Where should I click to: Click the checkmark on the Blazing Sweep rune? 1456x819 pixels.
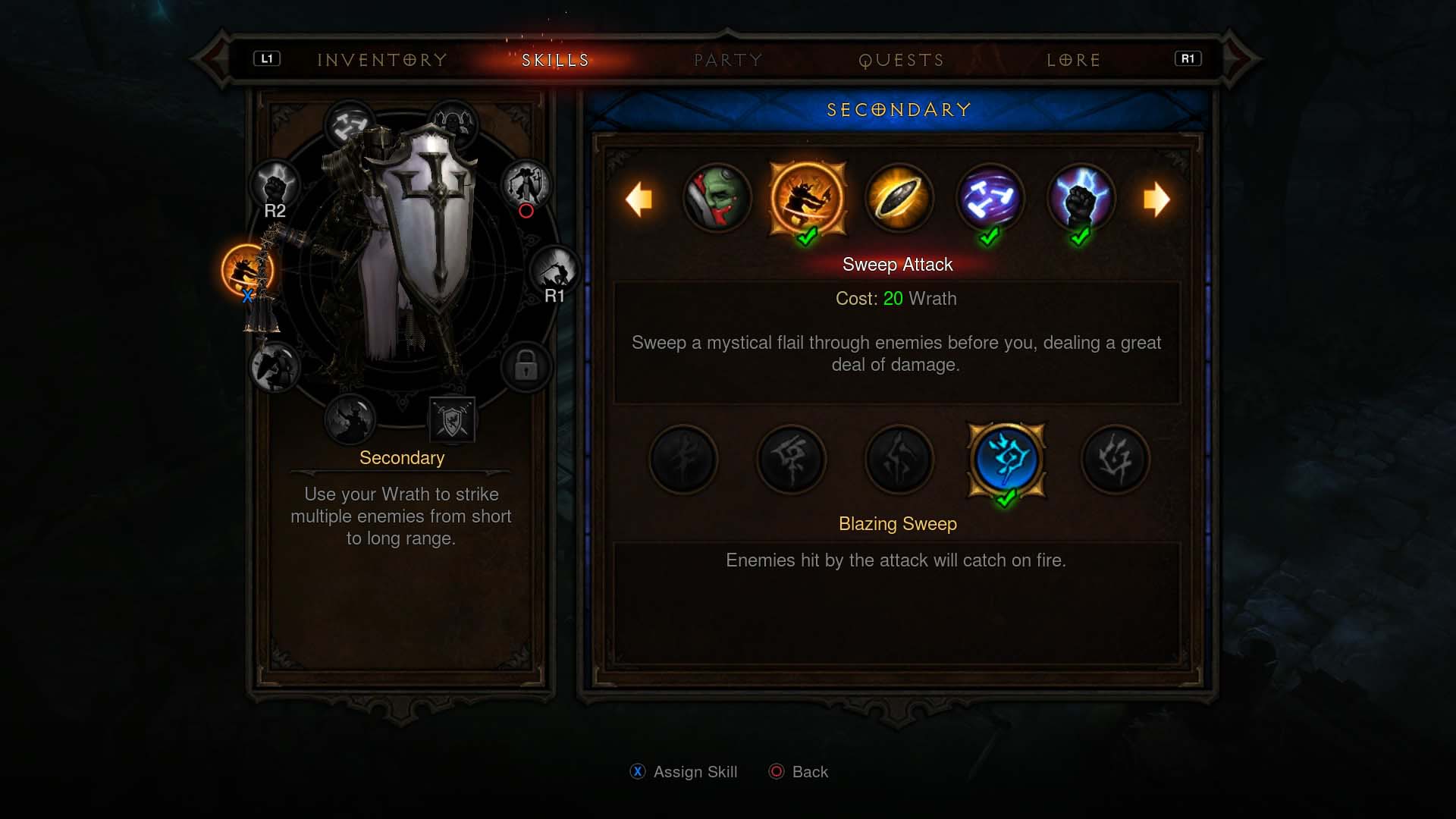(x=1006, y=497)
